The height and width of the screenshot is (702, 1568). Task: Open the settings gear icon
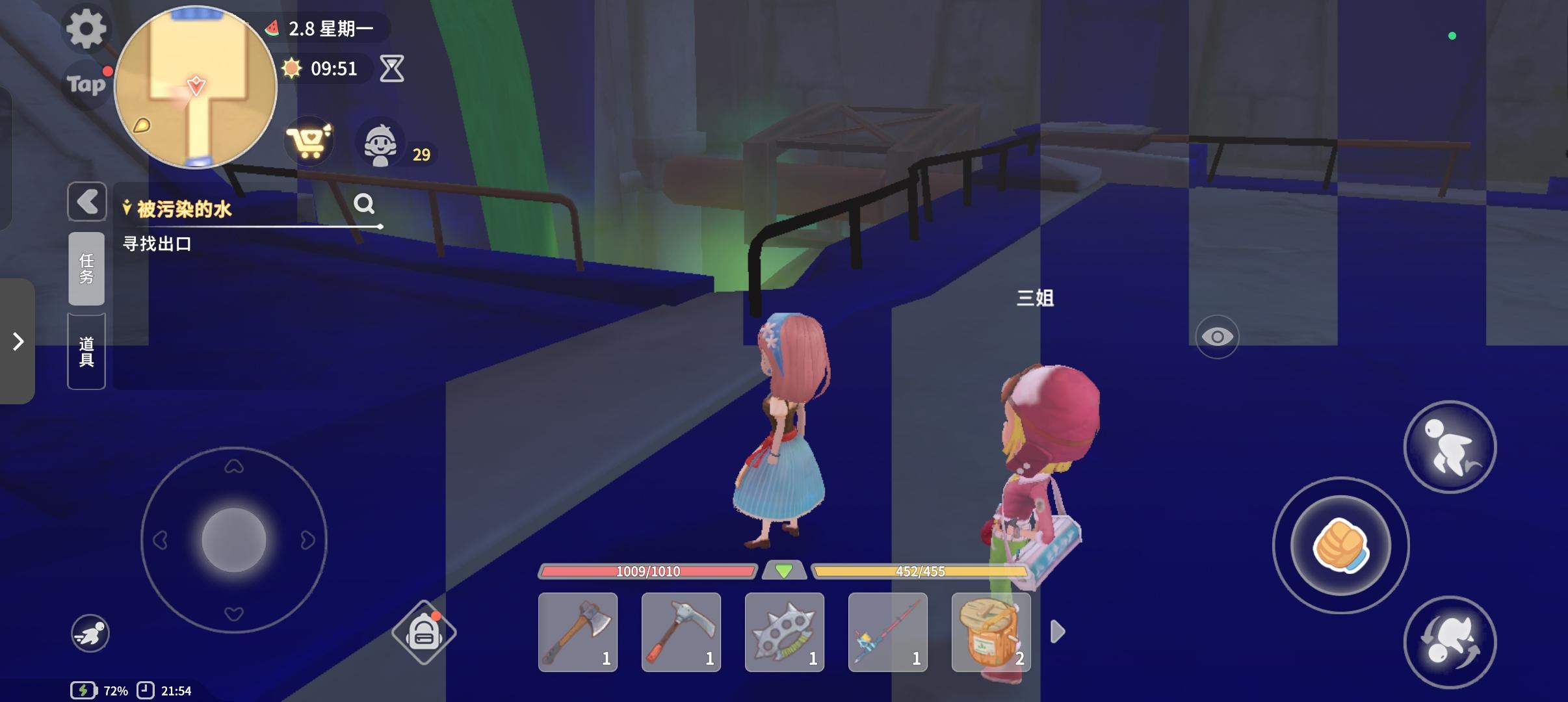tap(86, 29)
